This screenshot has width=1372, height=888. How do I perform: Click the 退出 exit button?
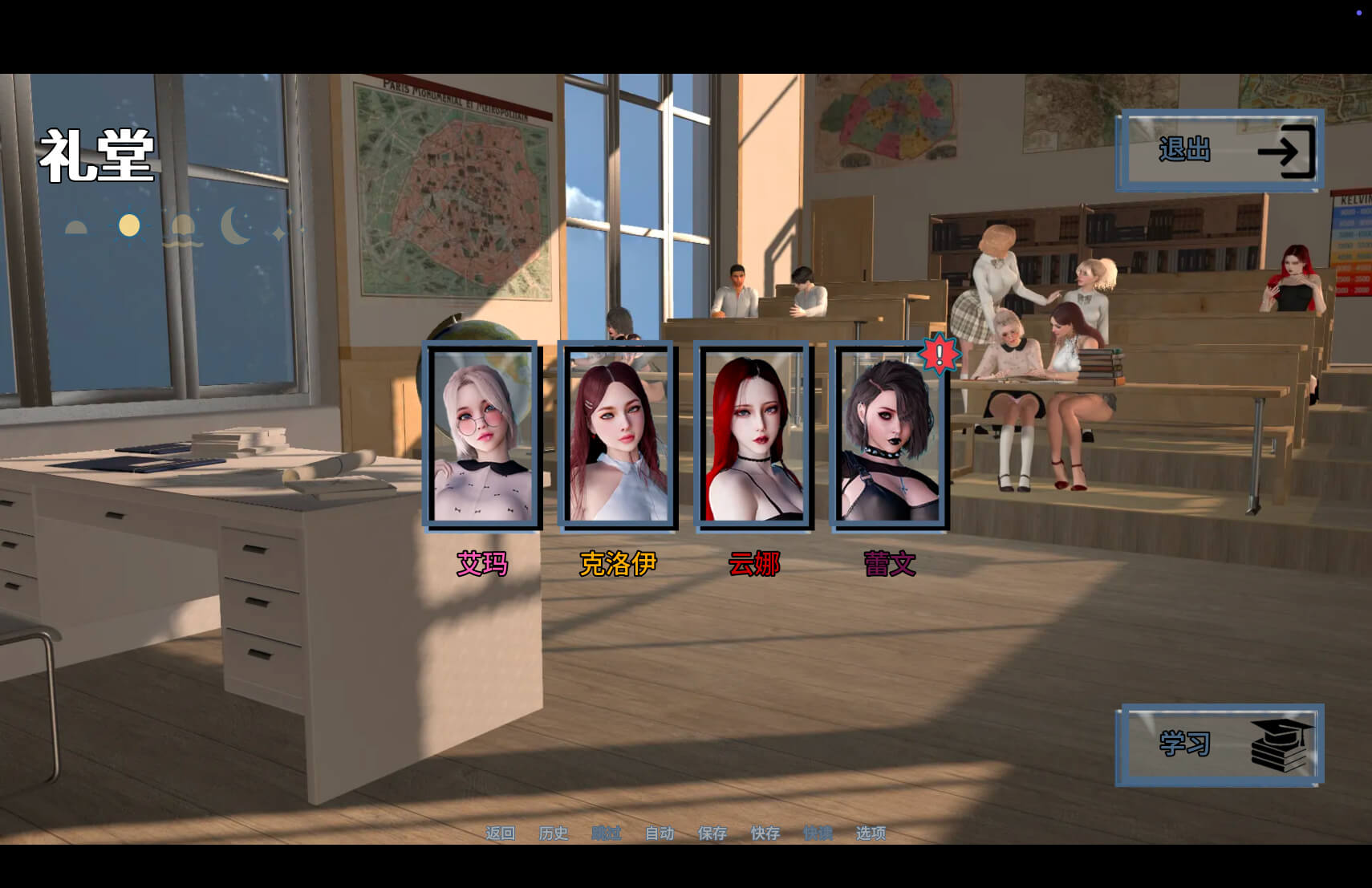click(1219, 151)
